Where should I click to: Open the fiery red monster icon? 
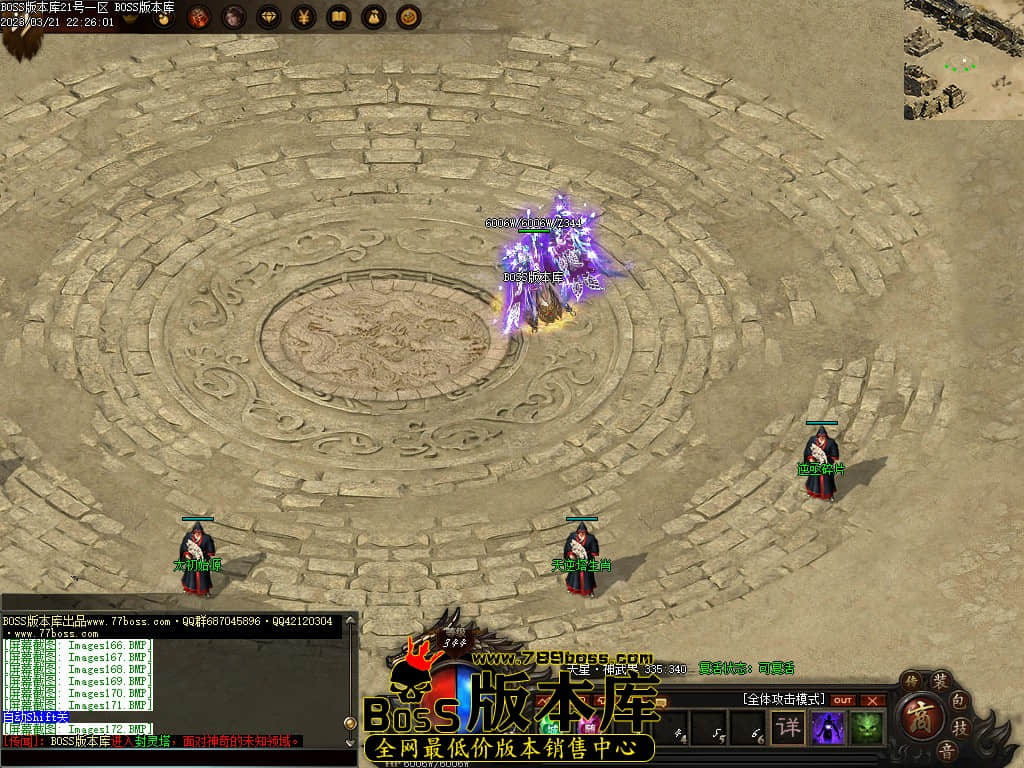coord(199,17)
